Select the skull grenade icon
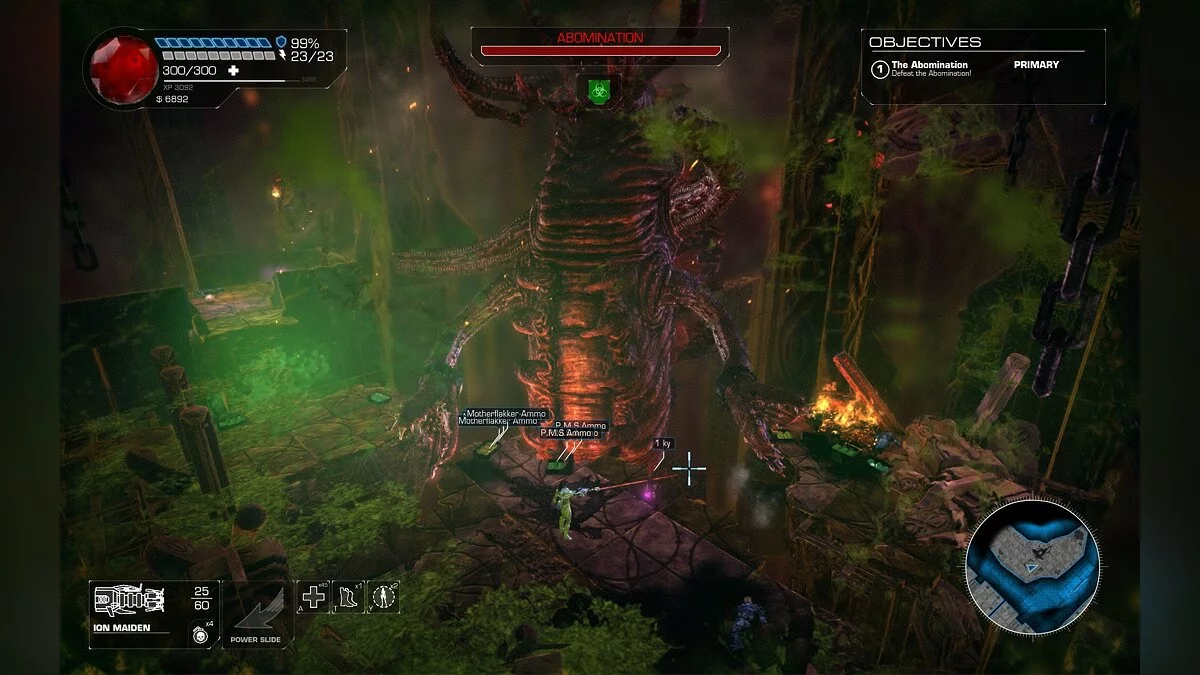The image size is (1200, 675). click(x=200, y=631)
